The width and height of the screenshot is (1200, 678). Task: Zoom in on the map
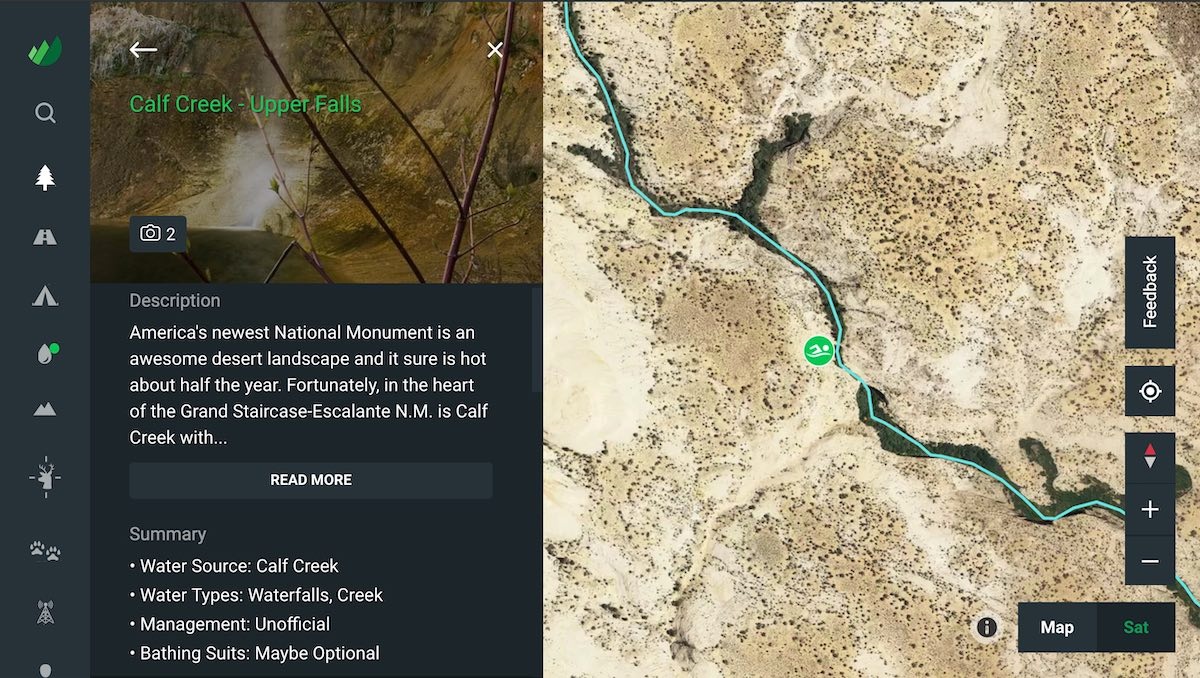[1150, 509]
